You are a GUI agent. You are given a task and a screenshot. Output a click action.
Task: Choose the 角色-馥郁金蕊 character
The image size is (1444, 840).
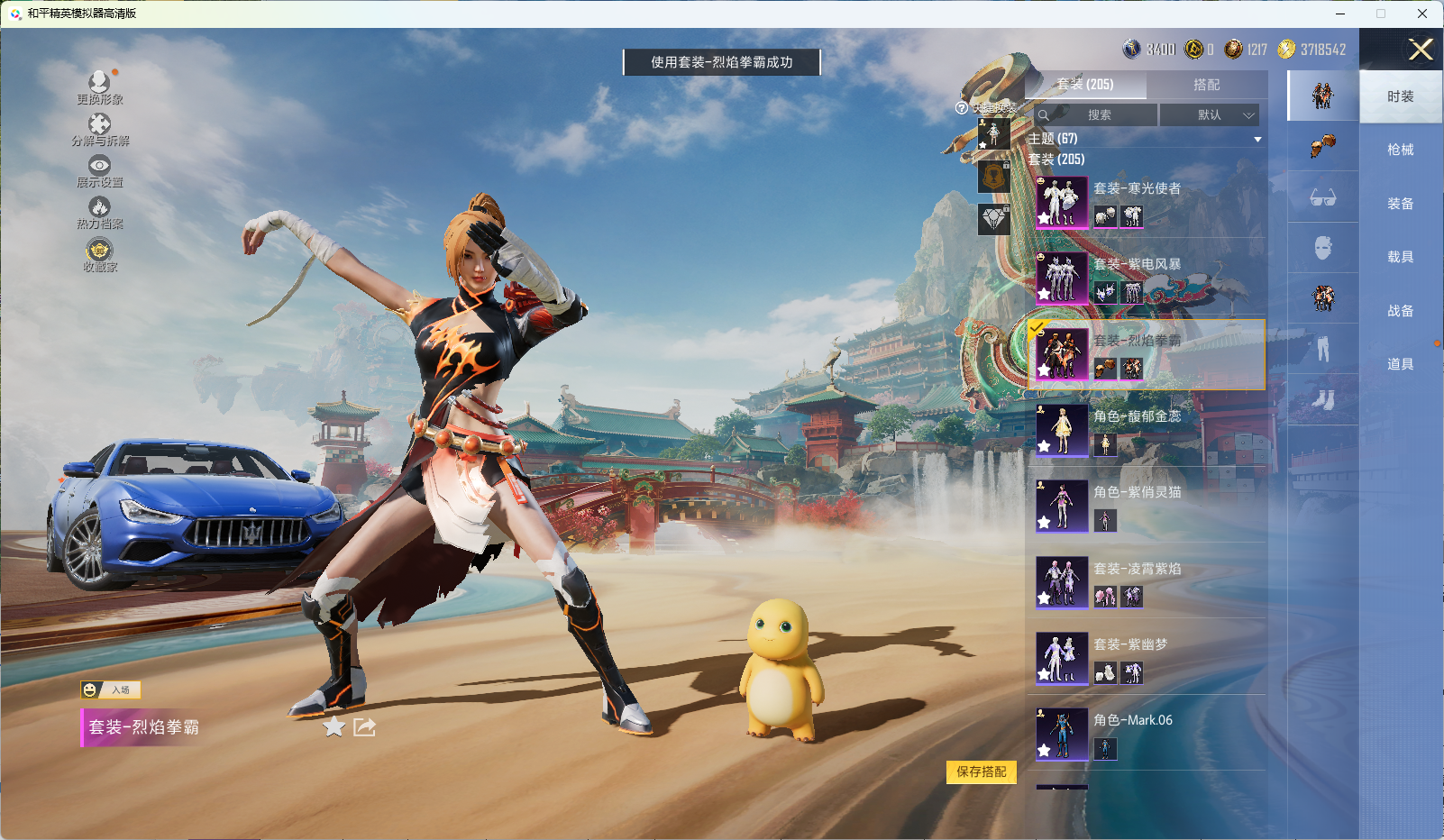tap(1145, 430)
